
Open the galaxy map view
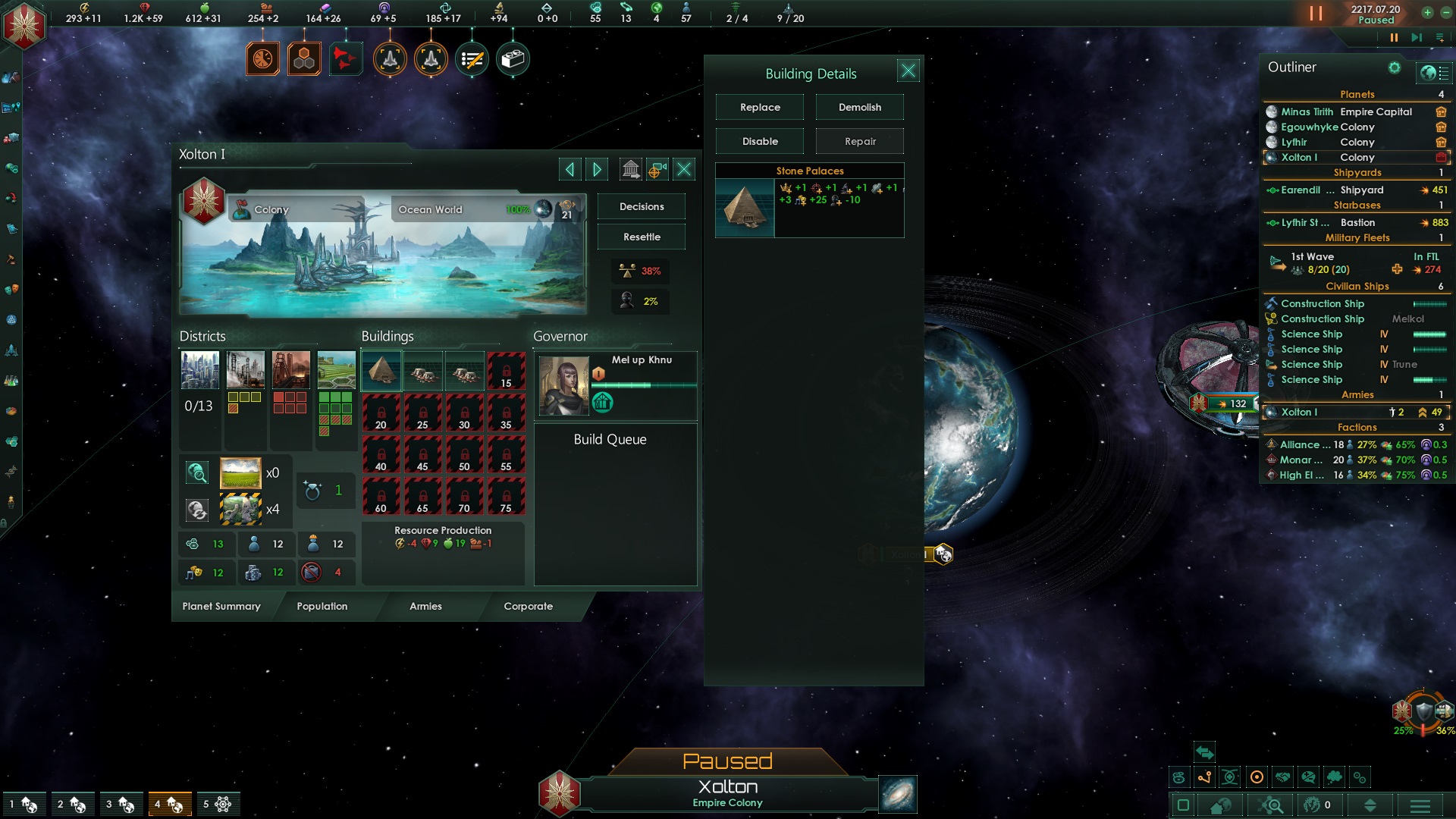pyautogui.click(x=898, y=795)
